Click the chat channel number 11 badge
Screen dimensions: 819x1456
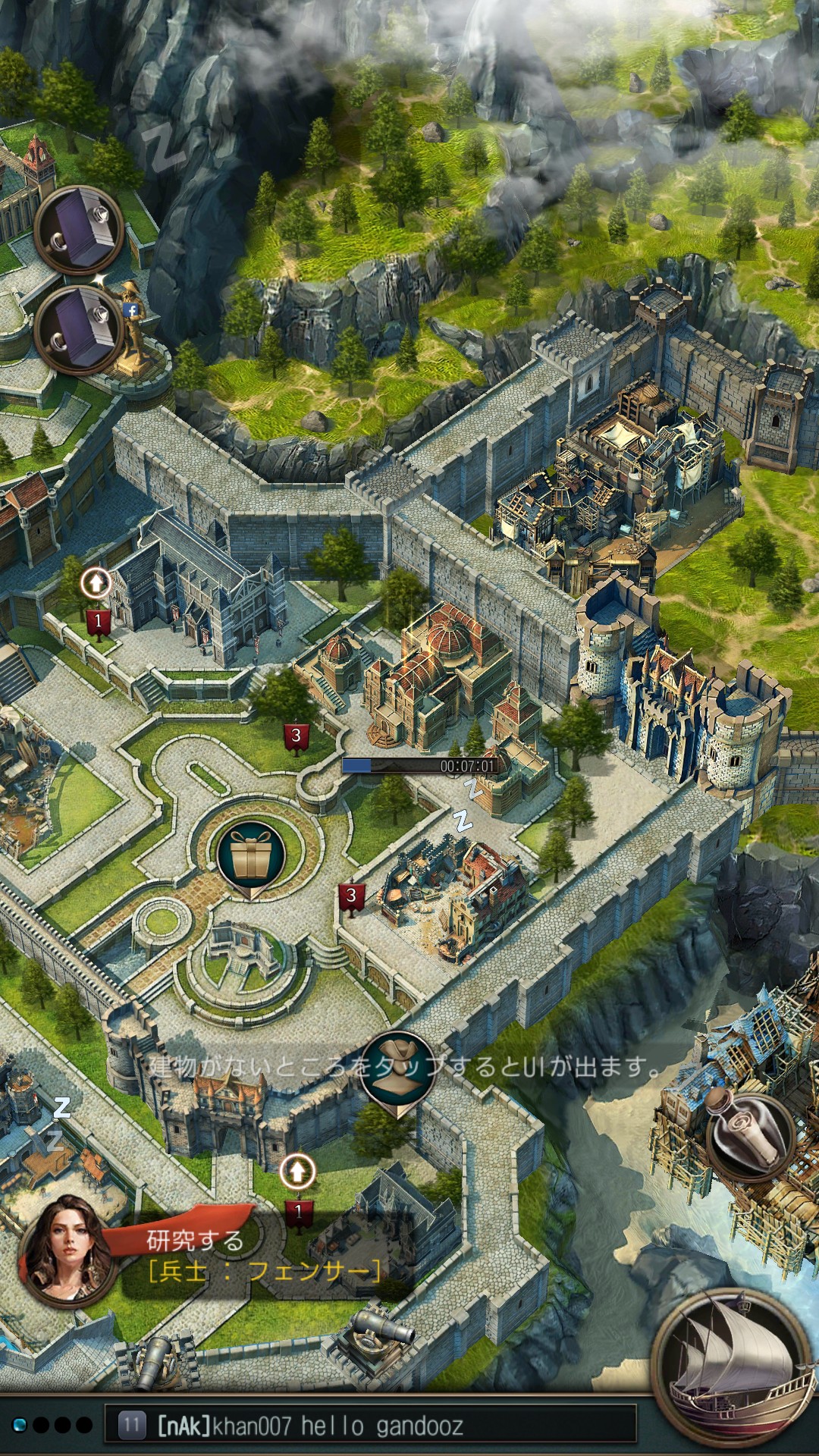(132, 1426)
